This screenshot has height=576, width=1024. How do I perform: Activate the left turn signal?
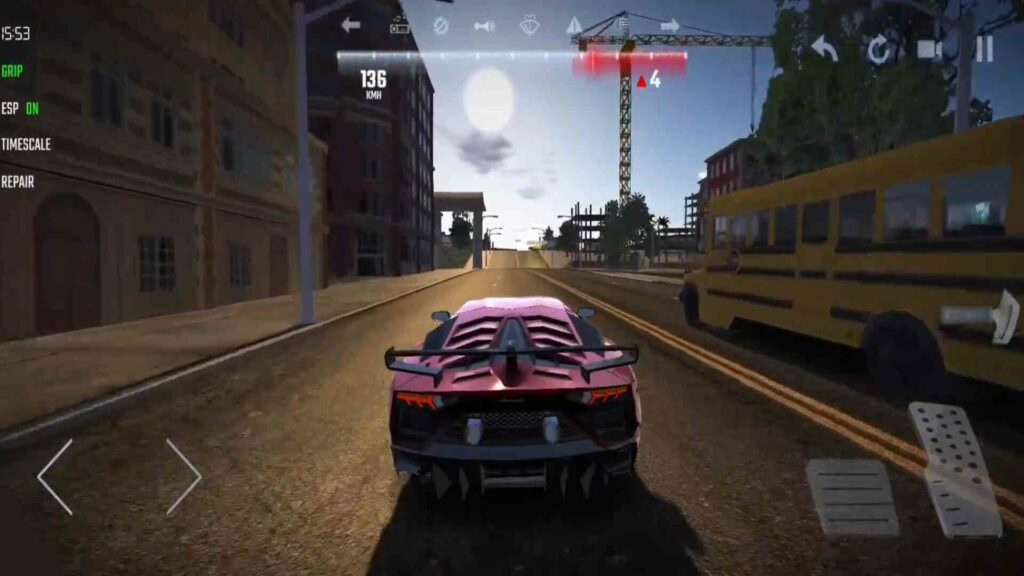click(350, 25)
